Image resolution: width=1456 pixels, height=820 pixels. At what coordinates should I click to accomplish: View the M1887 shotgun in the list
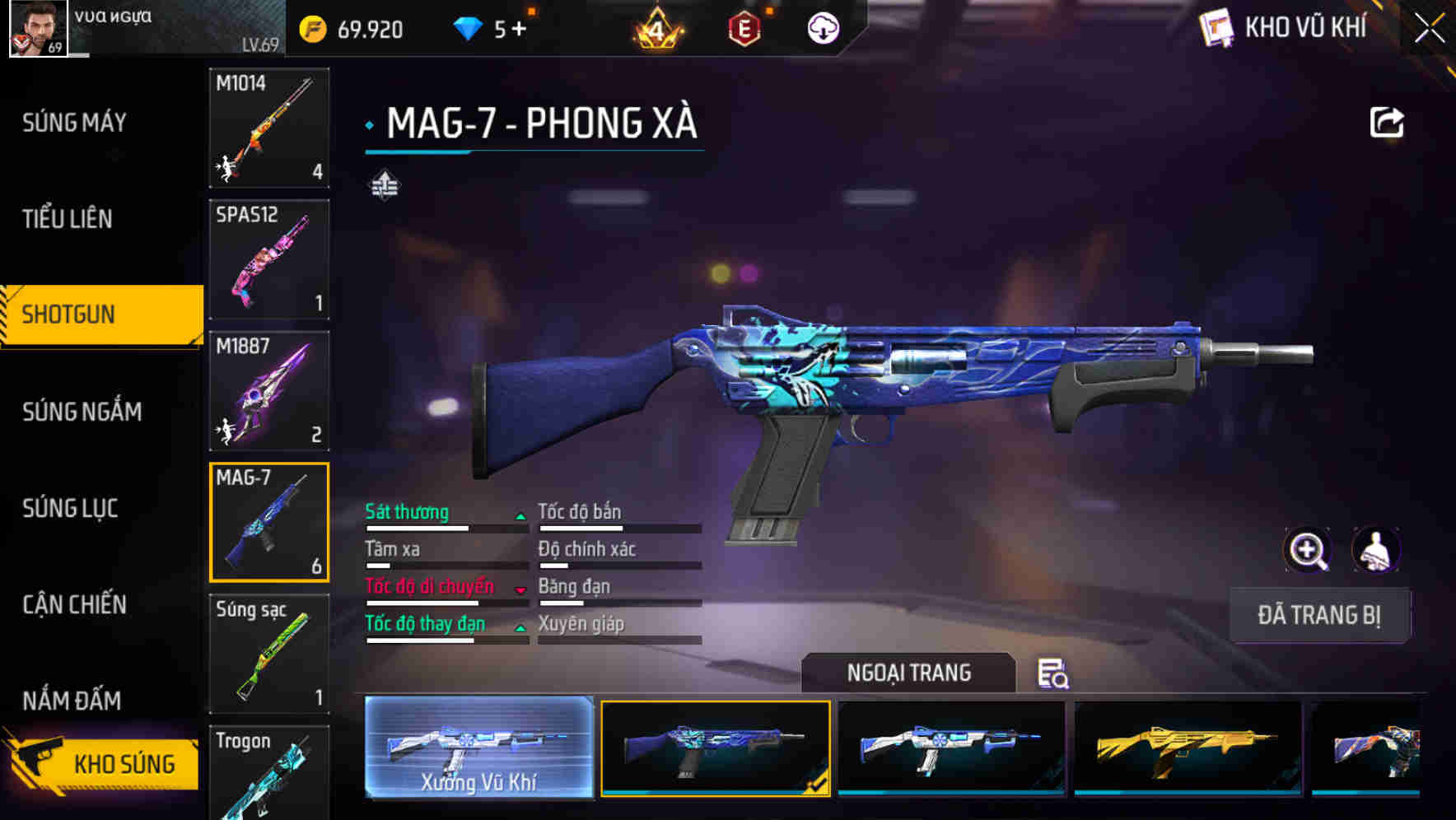click(x=268, y=391)
